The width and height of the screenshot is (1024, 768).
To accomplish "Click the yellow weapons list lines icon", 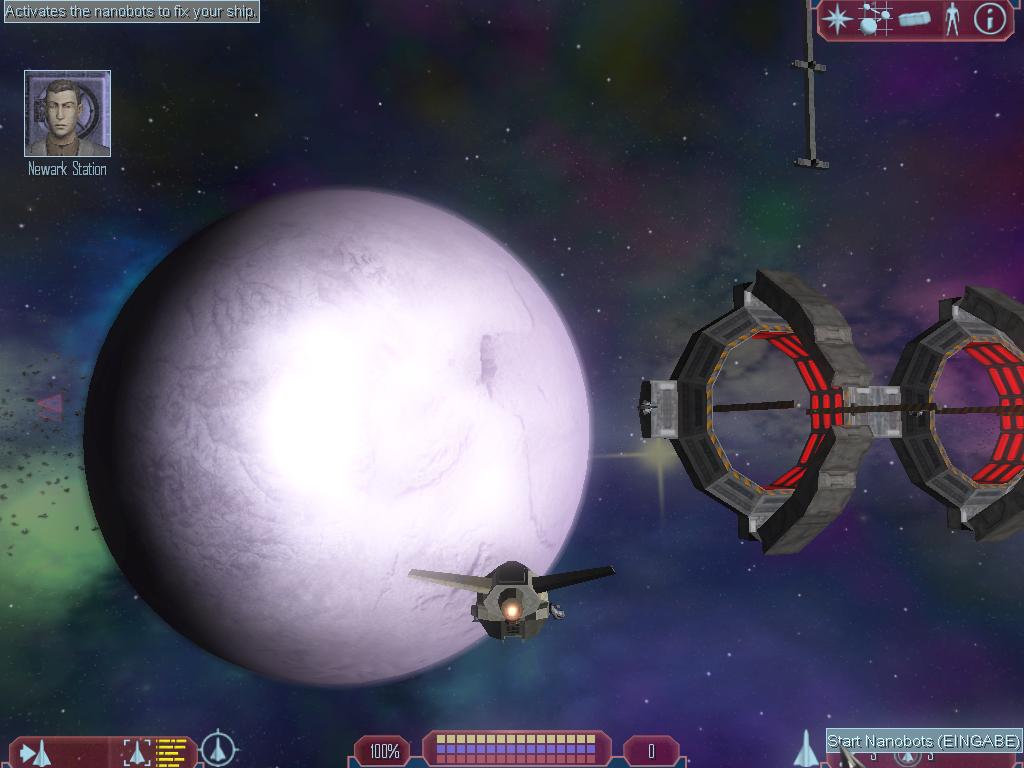I will coord(172,752).
